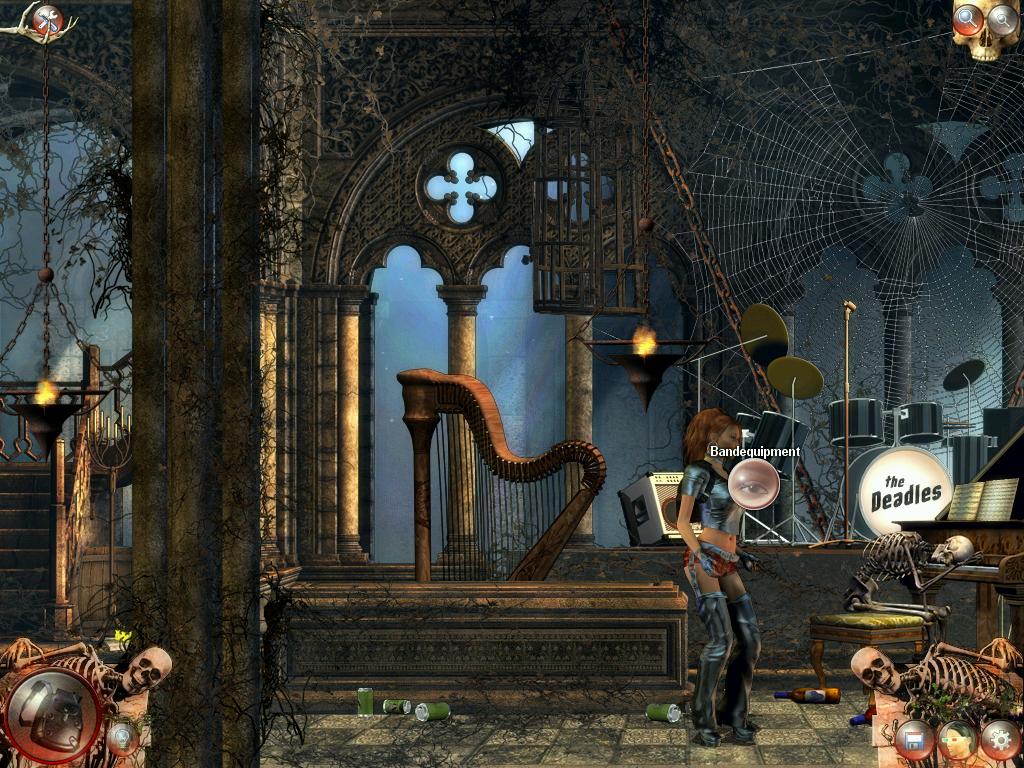
Task: Open the floppy disk save menu
Action: click(x=913, y=741)
